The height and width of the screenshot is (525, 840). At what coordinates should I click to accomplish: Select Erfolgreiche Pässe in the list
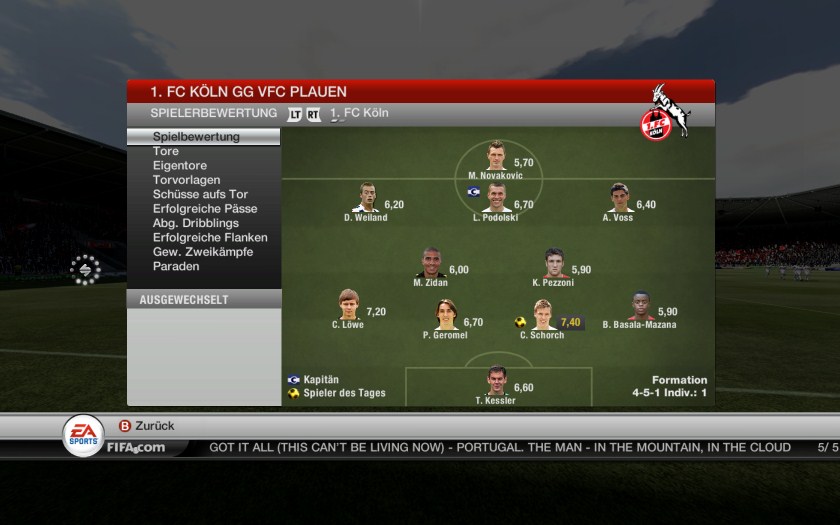point(205,209)
